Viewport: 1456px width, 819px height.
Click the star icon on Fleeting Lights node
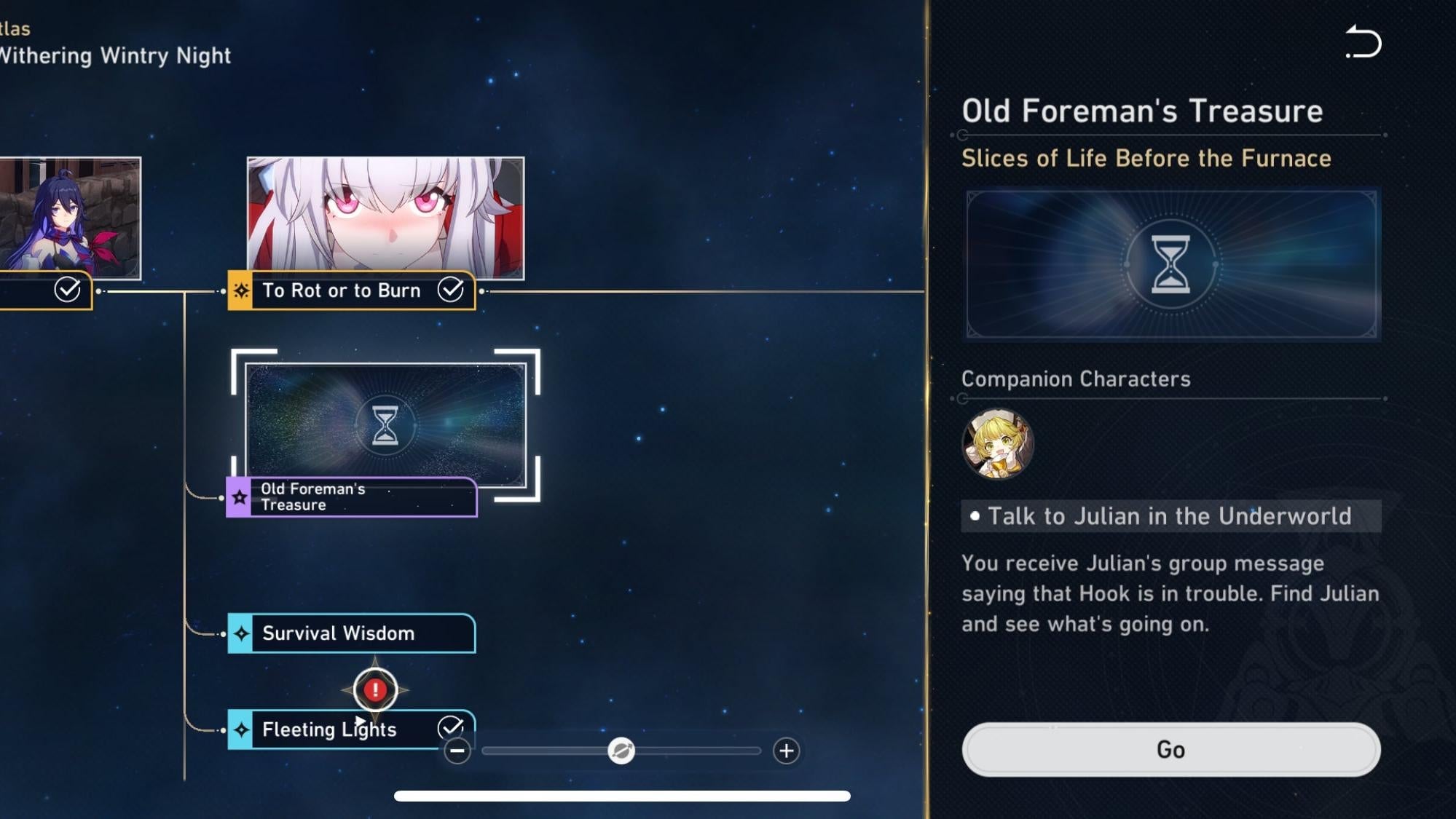coord(240,729)
